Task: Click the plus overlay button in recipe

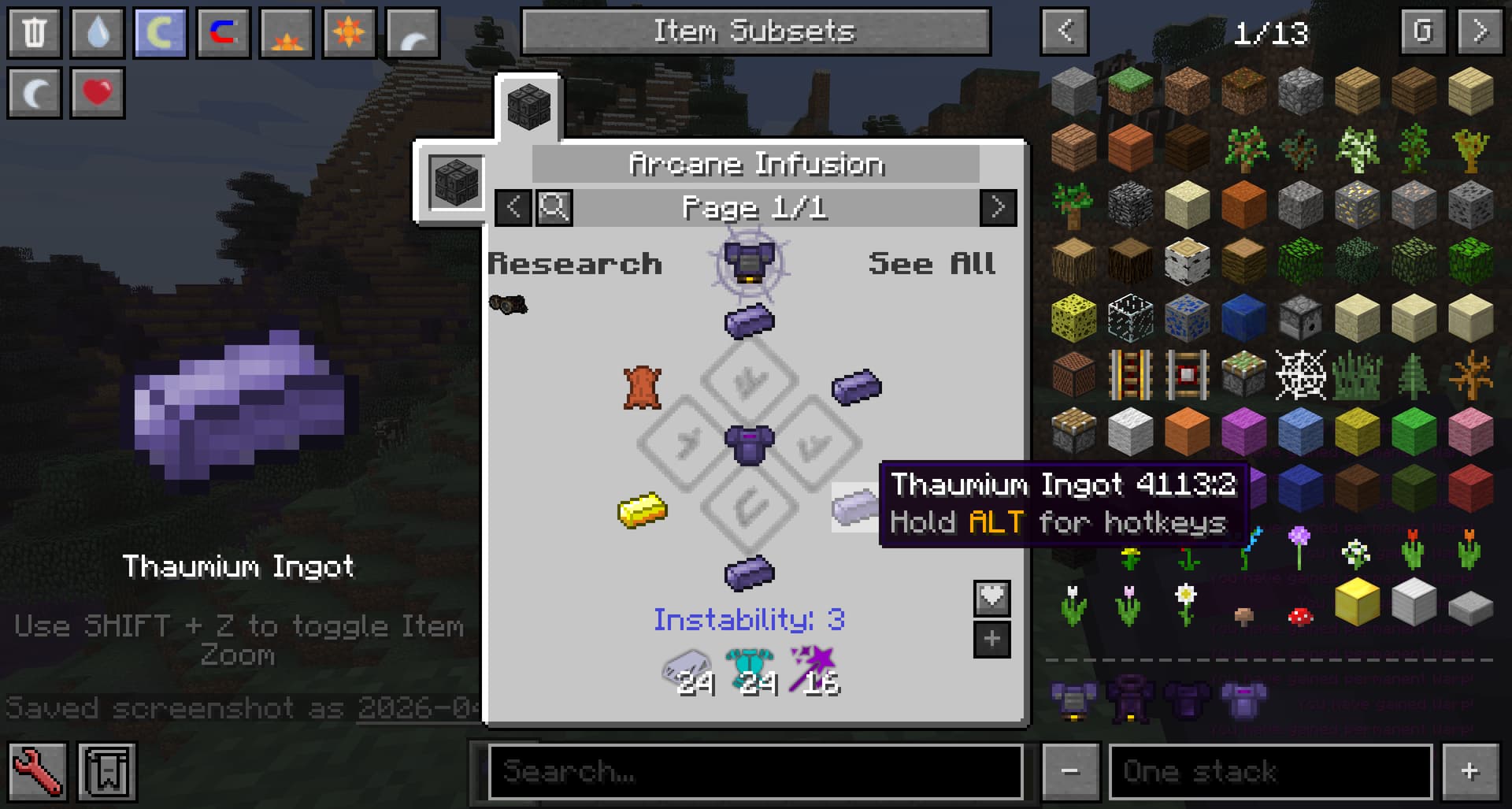Action: click(991, 639)
